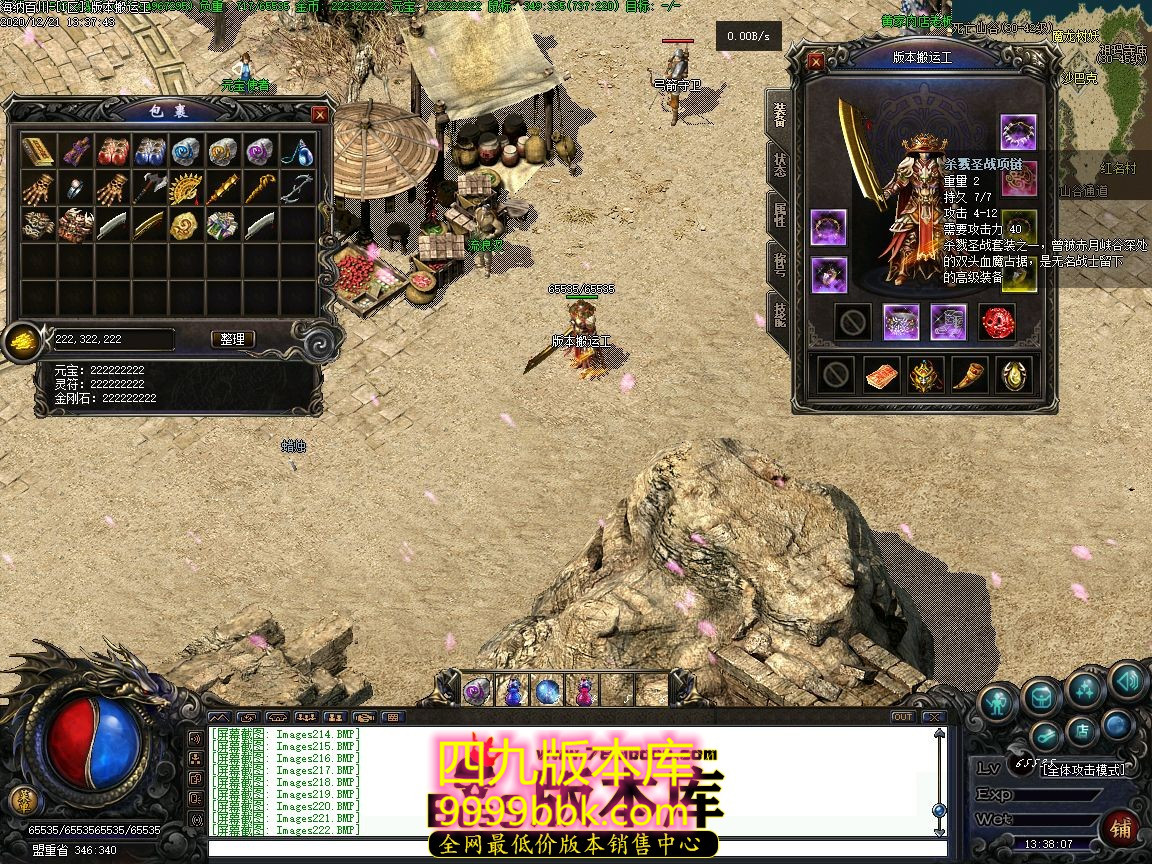
Task: Click the equipped horn item slot
Action: click(x=970, y=374)
